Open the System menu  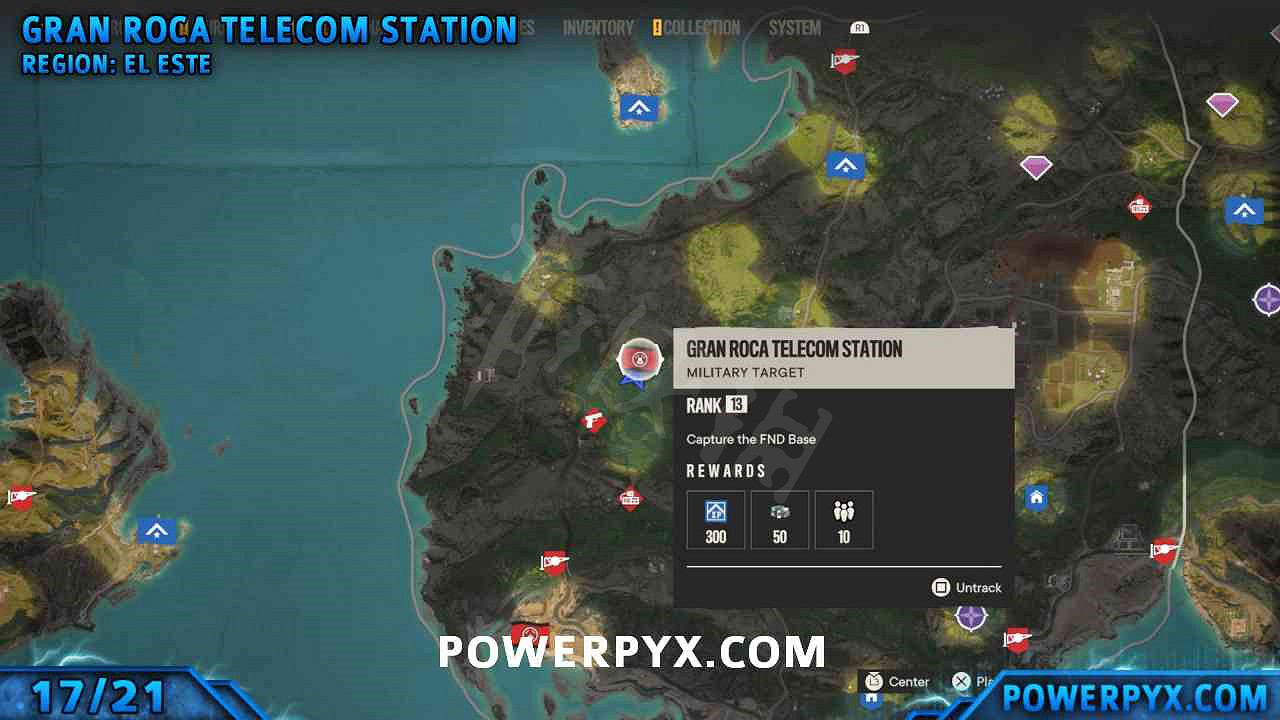pyautogui.click(x=794, y=28)
